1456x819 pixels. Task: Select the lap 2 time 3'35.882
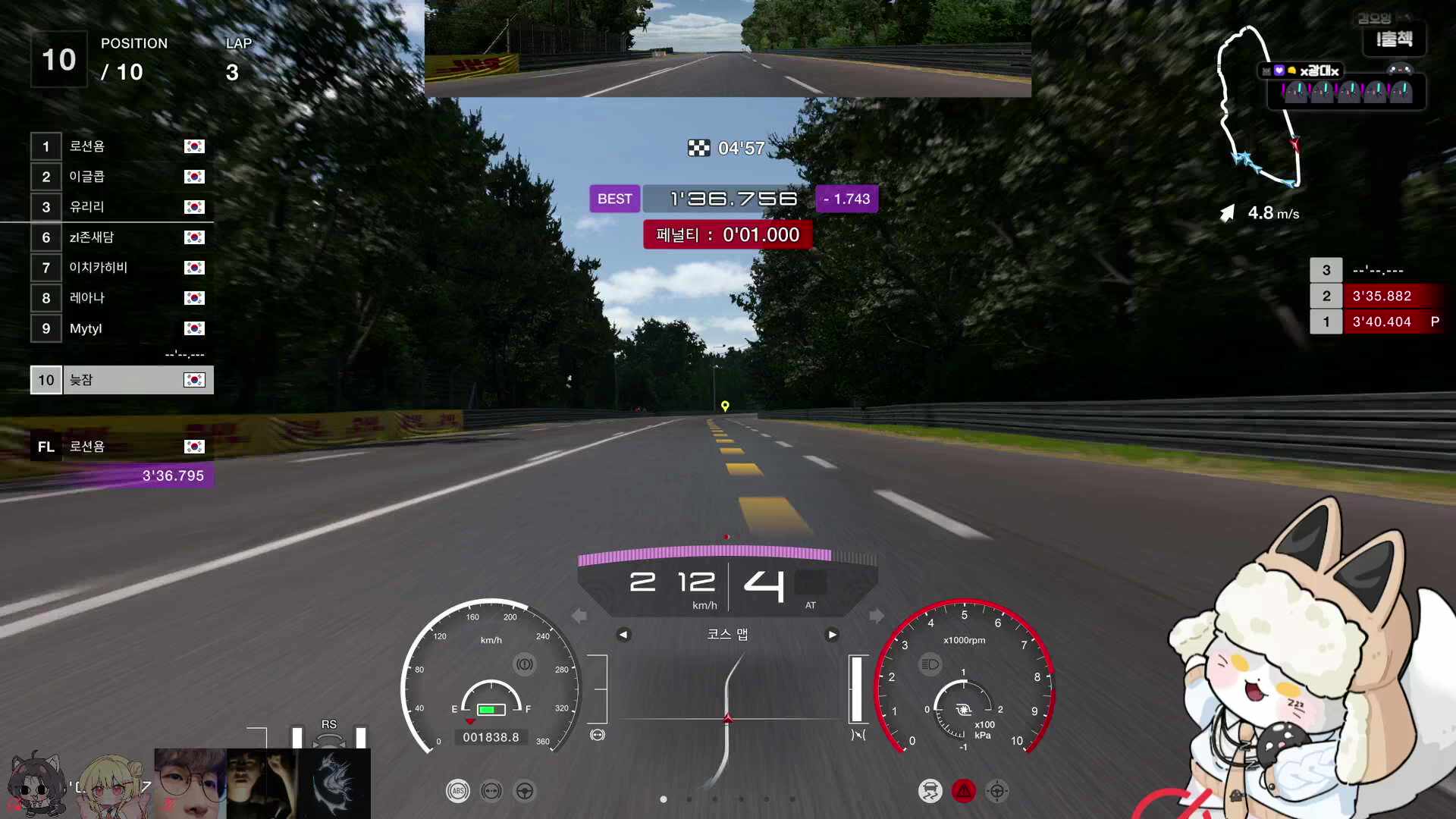1381,296
